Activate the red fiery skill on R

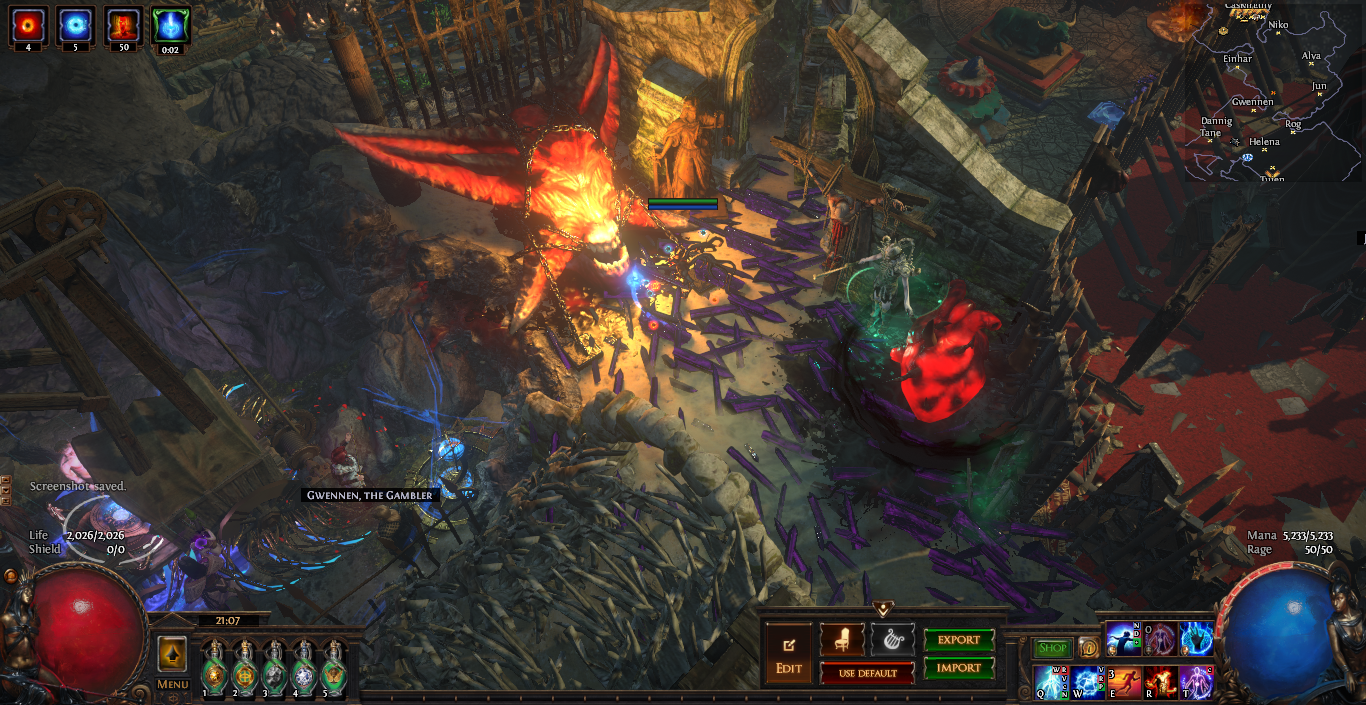click(1160, 682)
